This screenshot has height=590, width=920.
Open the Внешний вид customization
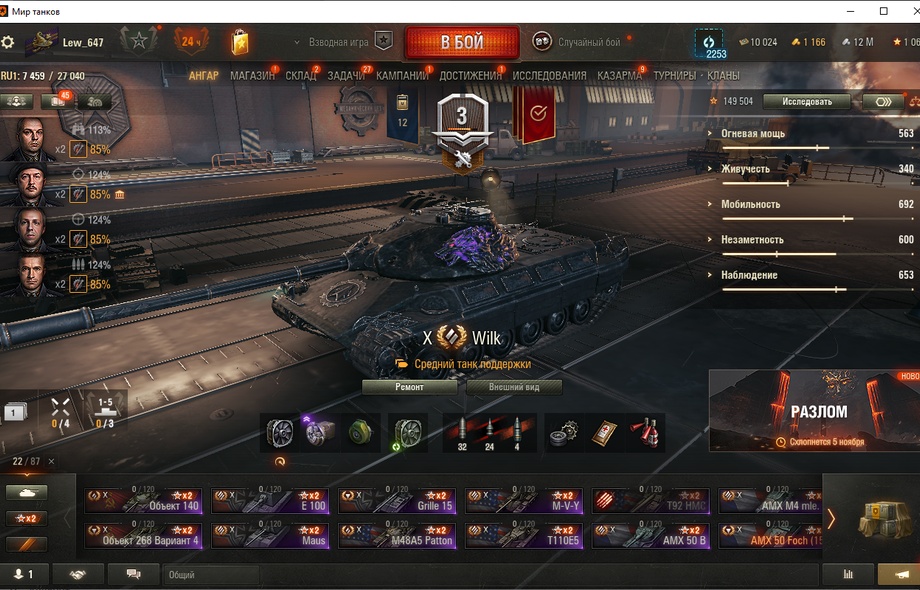point(512,387)
